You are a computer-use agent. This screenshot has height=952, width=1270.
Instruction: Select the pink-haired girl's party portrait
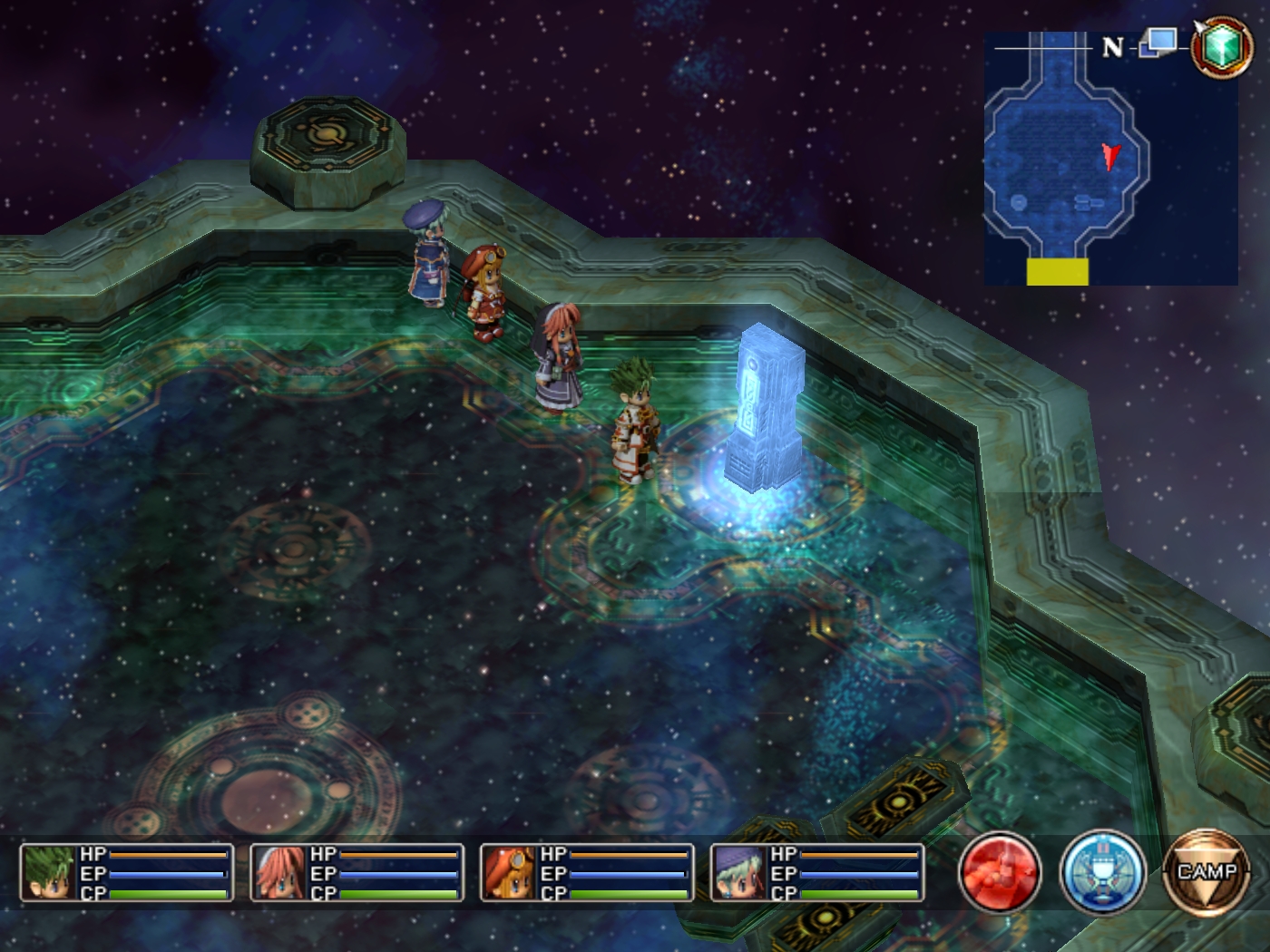click(x=278, y=873)
